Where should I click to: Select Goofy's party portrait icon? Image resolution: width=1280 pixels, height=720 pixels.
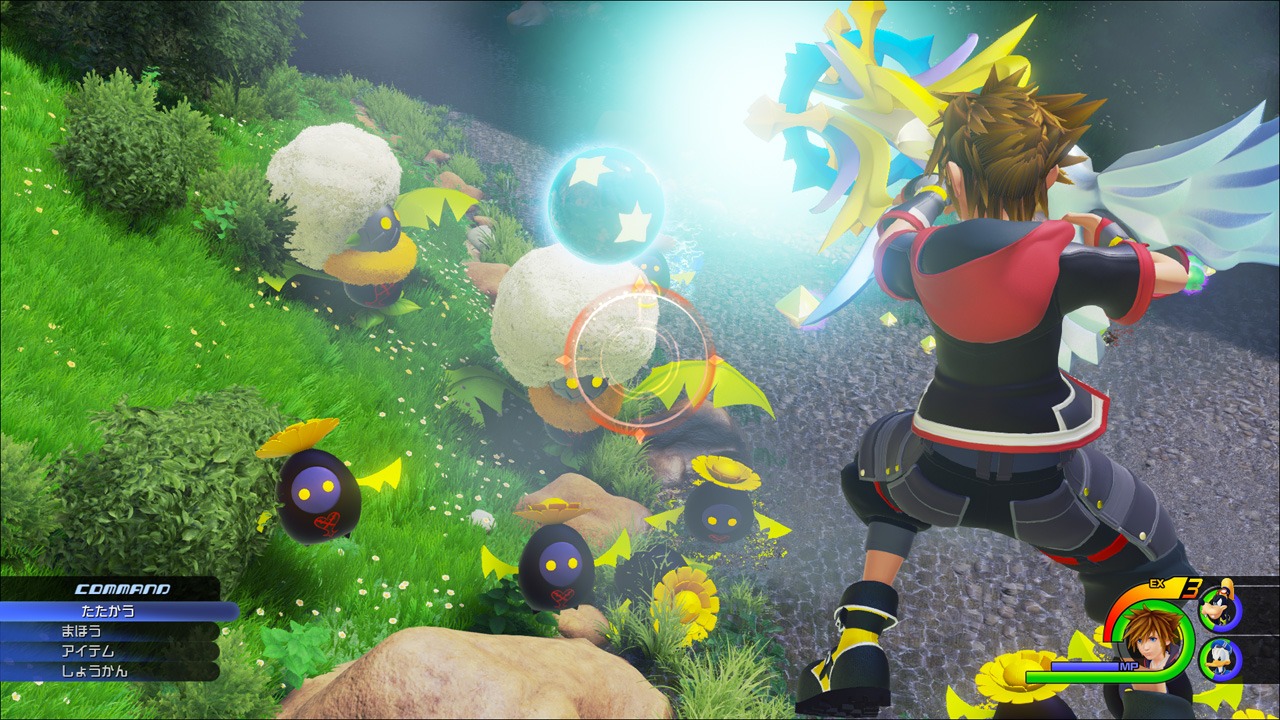tap(1220, 607)
